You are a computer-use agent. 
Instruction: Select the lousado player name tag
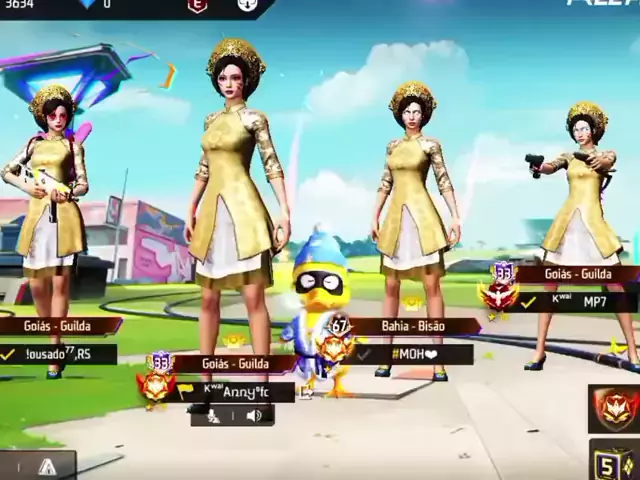[58, 354]
